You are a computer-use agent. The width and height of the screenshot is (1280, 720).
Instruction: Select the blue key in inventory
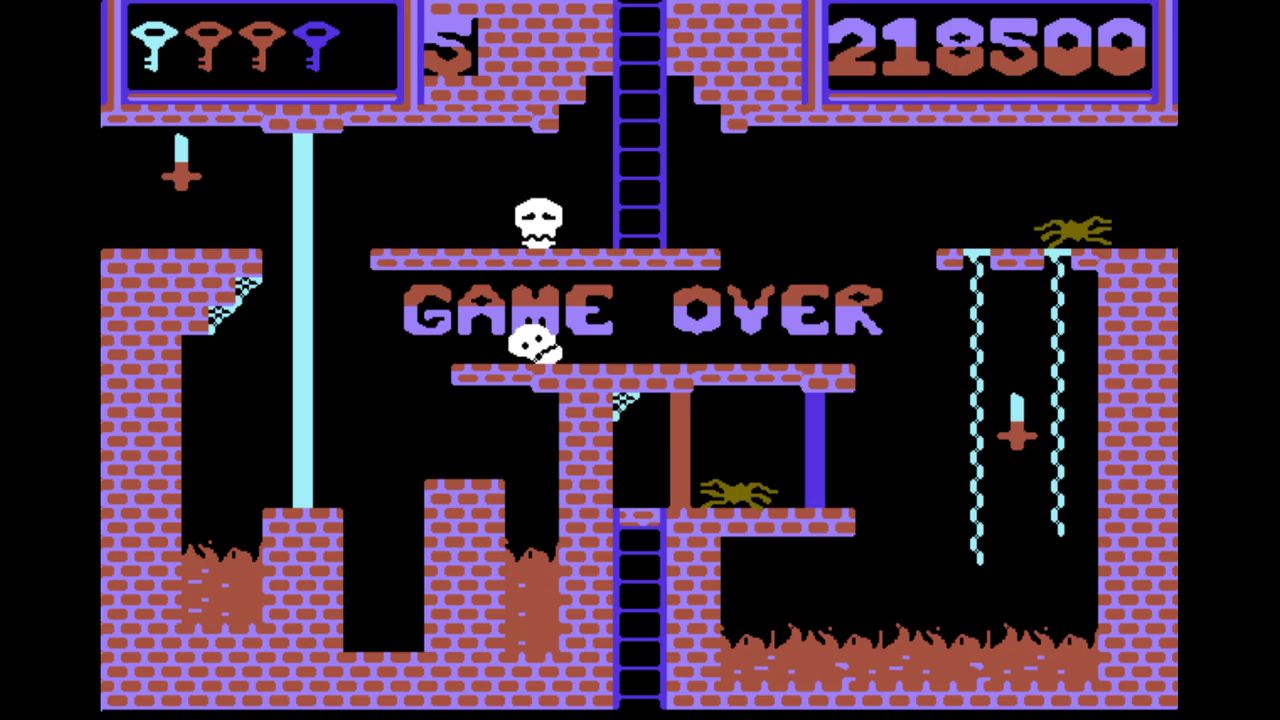316,45
